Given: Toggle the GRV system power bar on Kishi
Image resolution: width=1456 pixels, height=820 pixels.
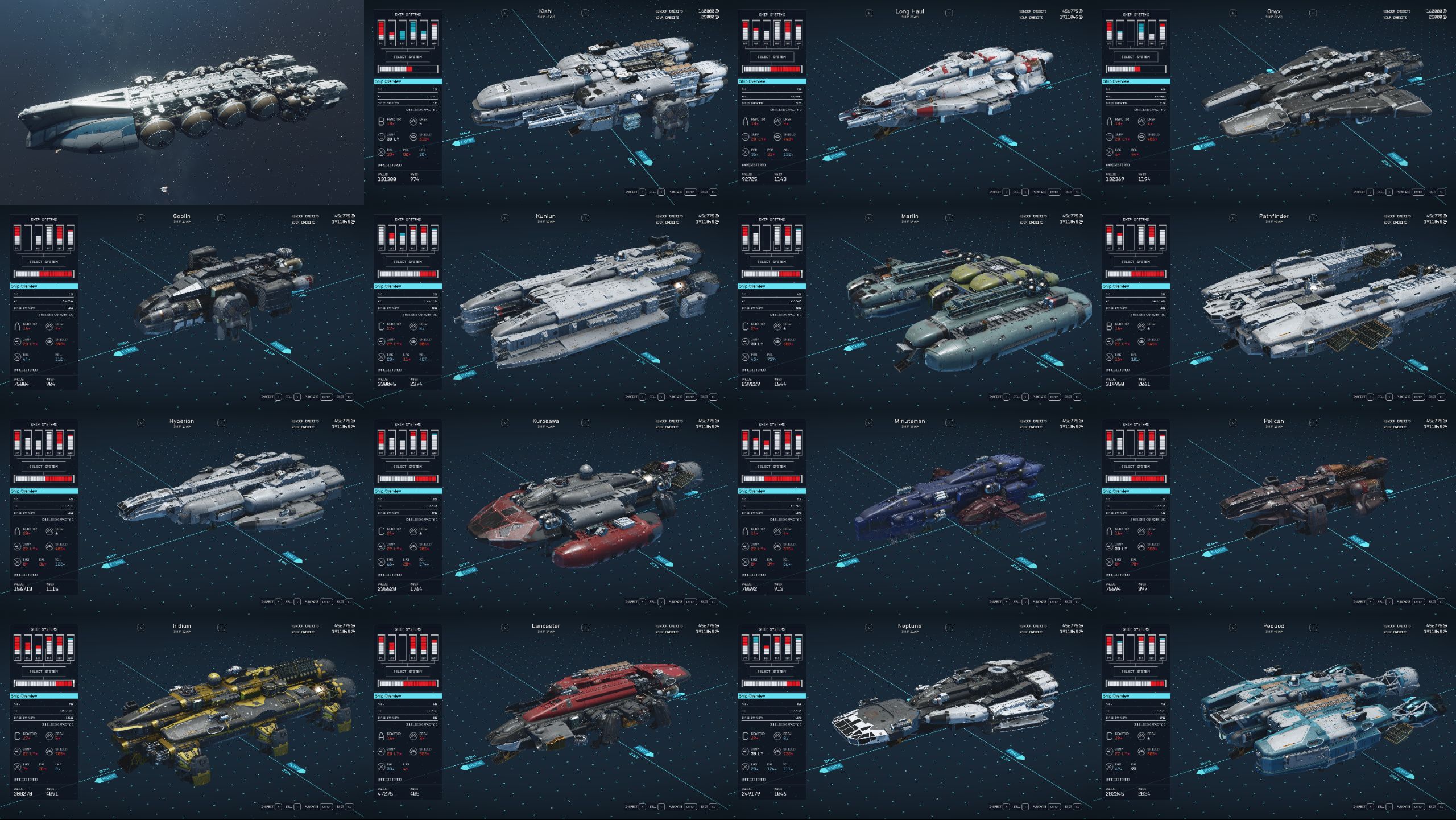Looking at the screenshot, I should click(x=434, y=30).
